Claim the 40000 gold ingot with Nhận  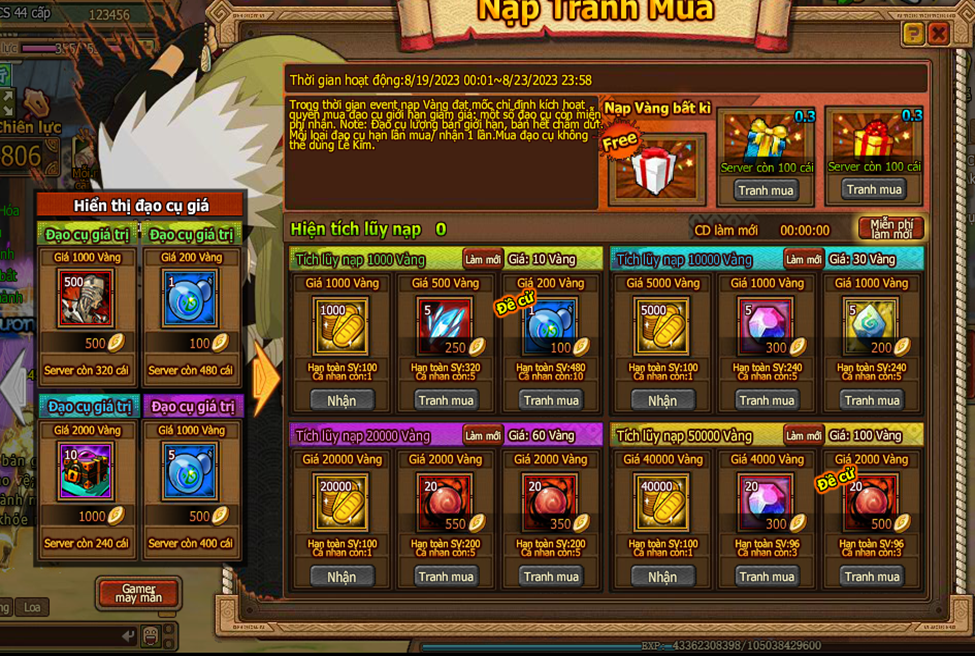point(662,577)
